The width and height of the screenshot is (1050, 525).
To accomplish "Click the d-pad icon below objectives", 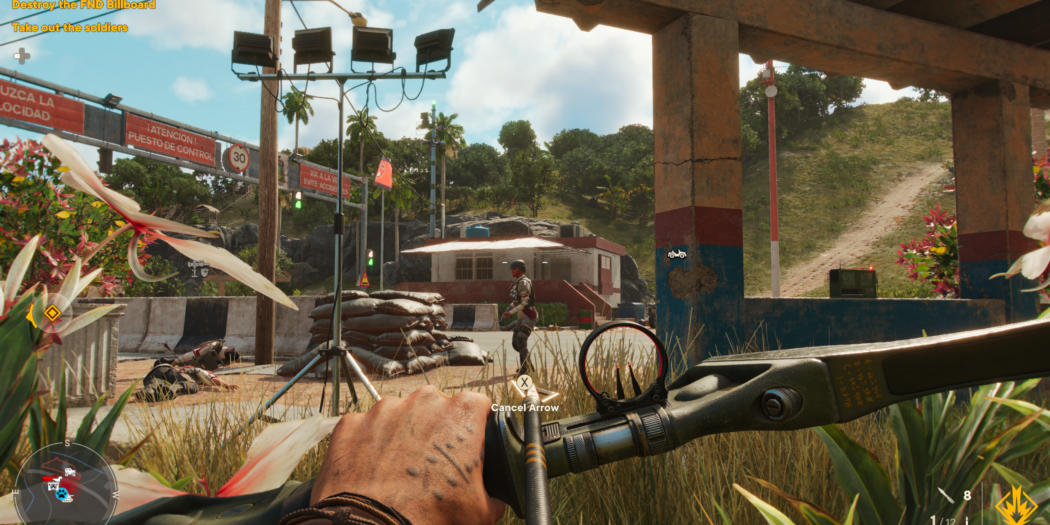I will click(x=21, y=55).
